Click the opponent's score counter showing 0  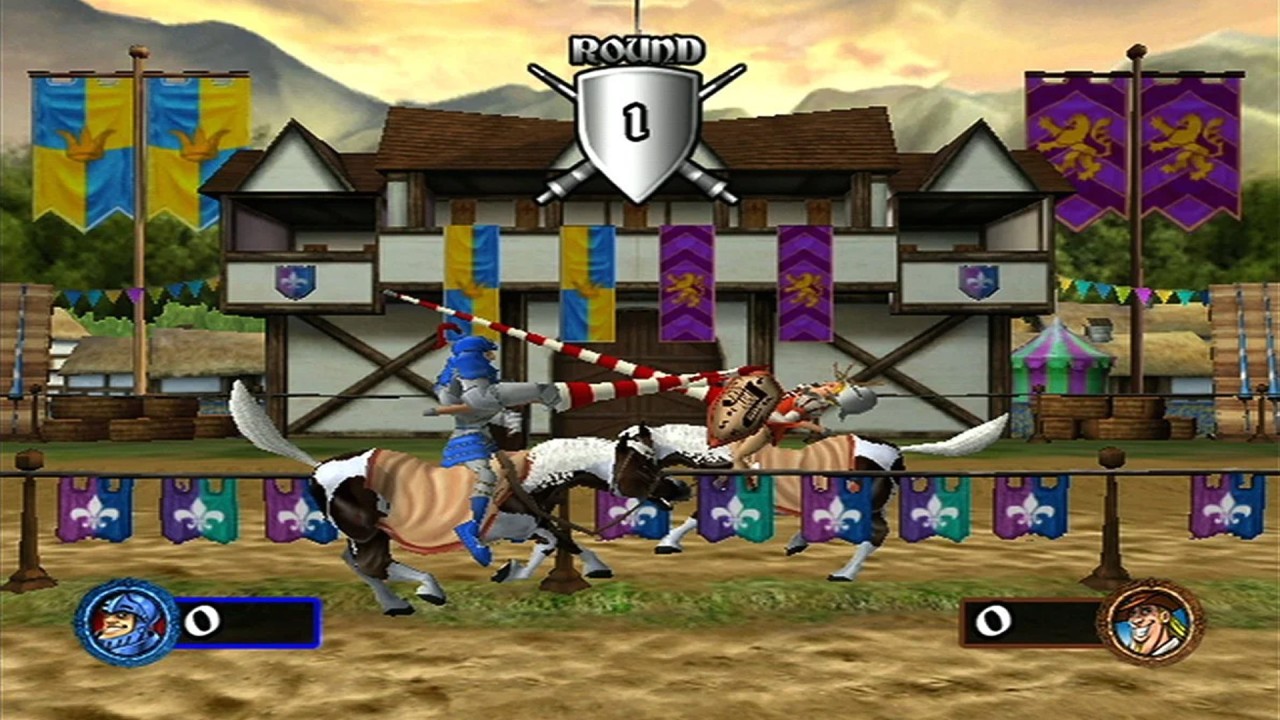pos(995,622)
